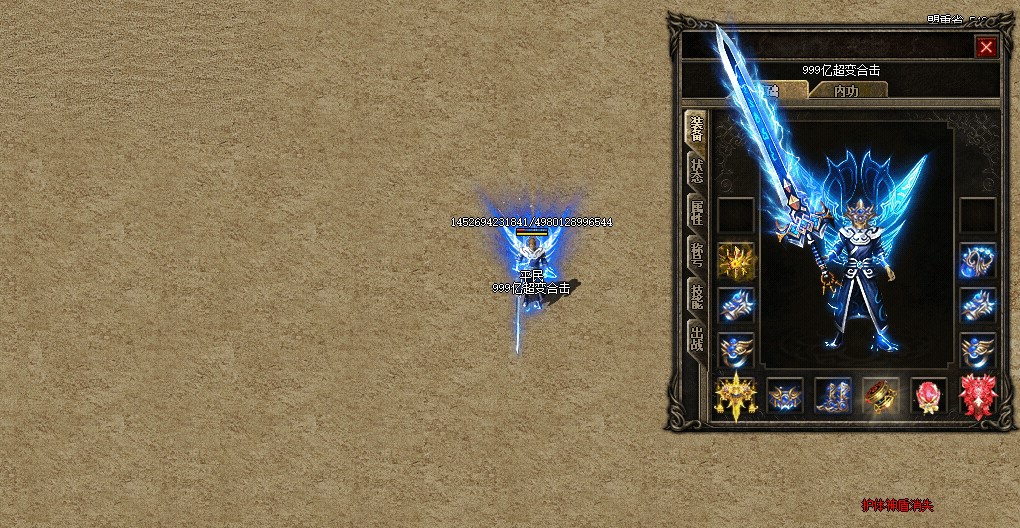Switch to the 称号 title tab
1020x528 pixels.
696,255
